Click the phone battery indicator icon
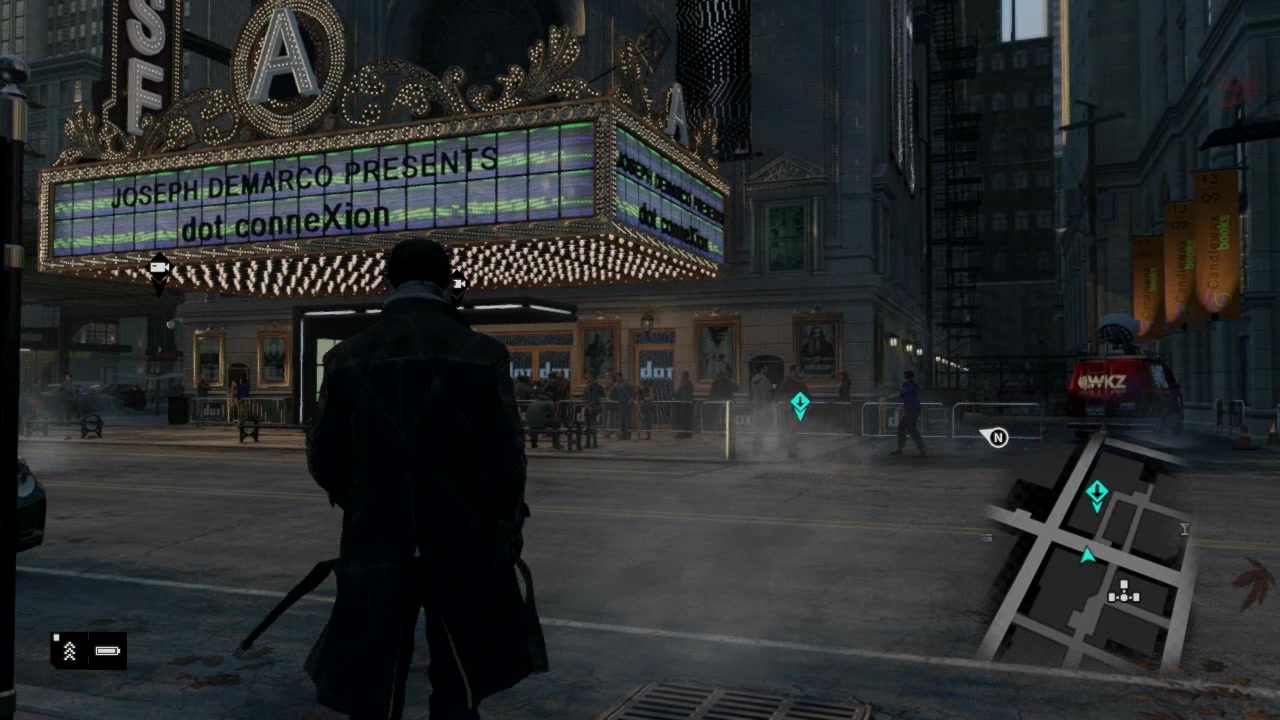The width and height of the screenshot is (1280, 720). click(107, 651)
